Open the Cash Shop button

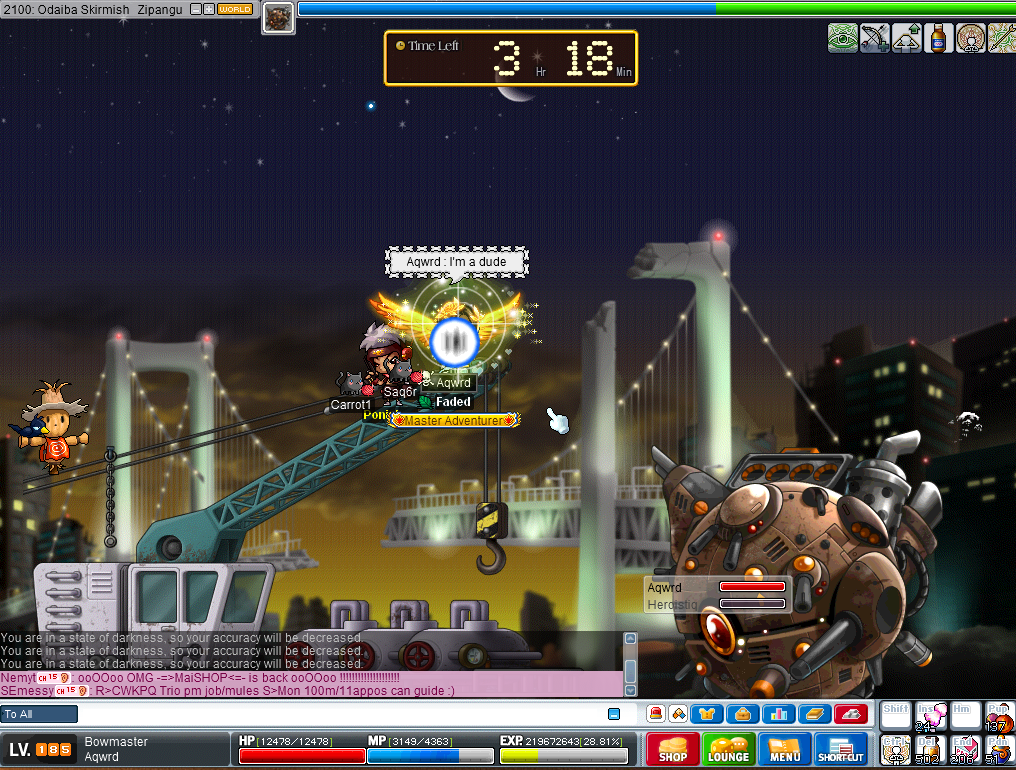672,750
